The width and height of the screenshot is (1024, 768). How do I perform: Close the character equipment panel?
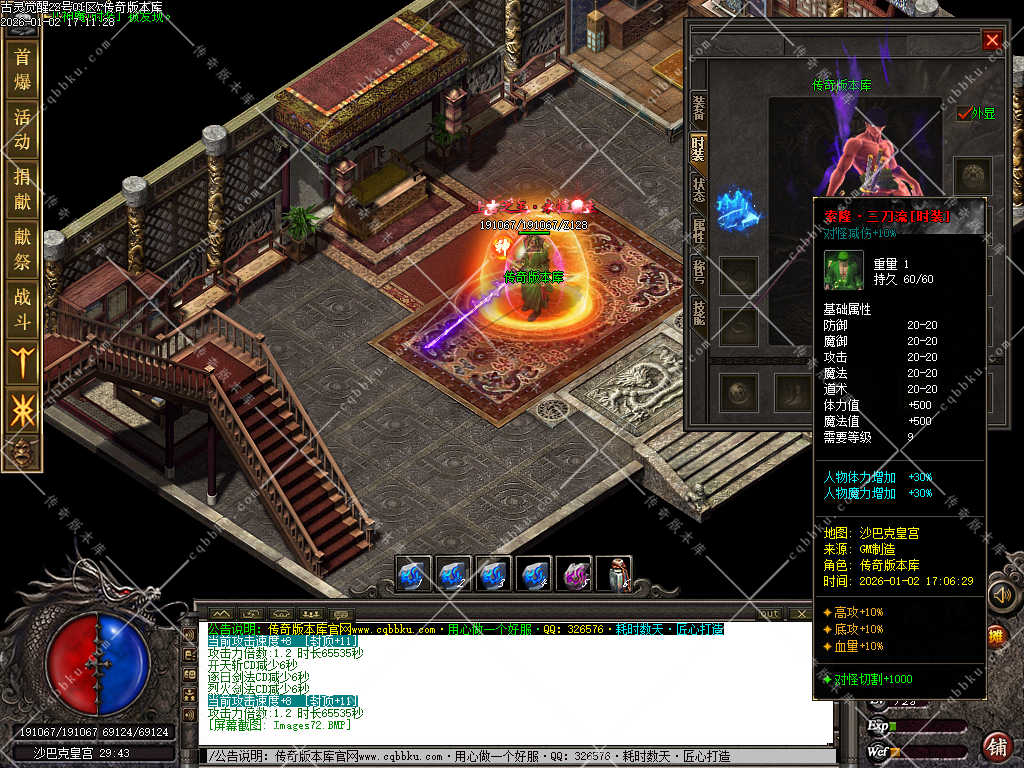991,40
